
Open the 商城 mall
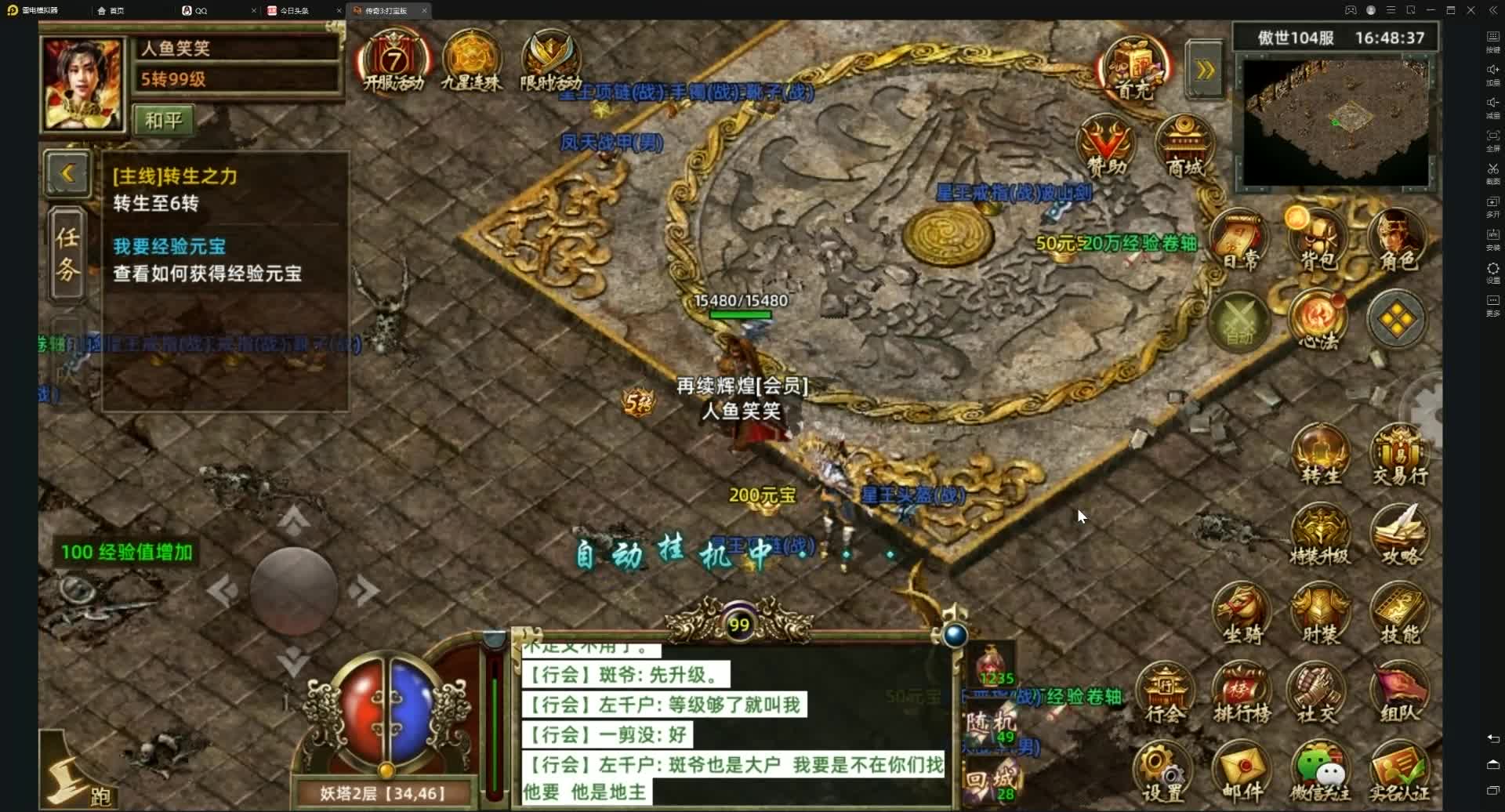pyautogui.click(x=1184, y=143)
